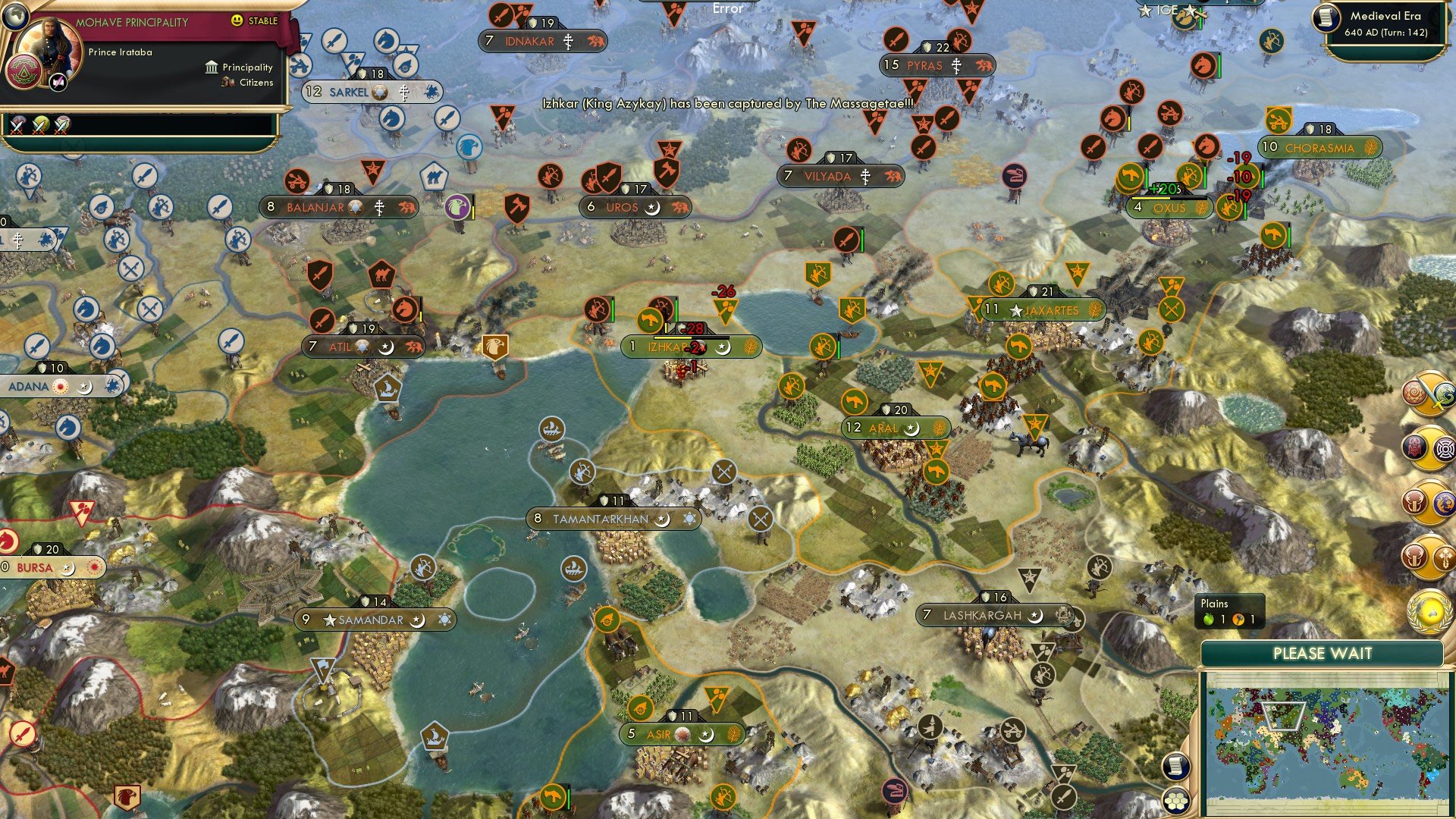1456x819 pixels.
Task: Toggle strategic view with the hexagon icon
Action: coord(1175,801)
